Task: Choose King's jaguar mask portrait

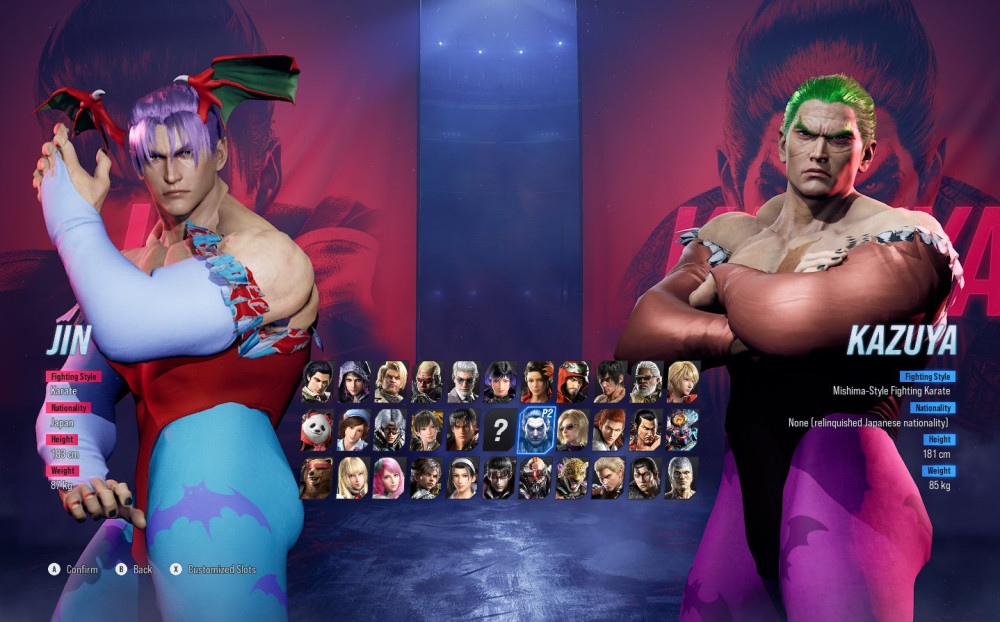Action: [572, 478]
